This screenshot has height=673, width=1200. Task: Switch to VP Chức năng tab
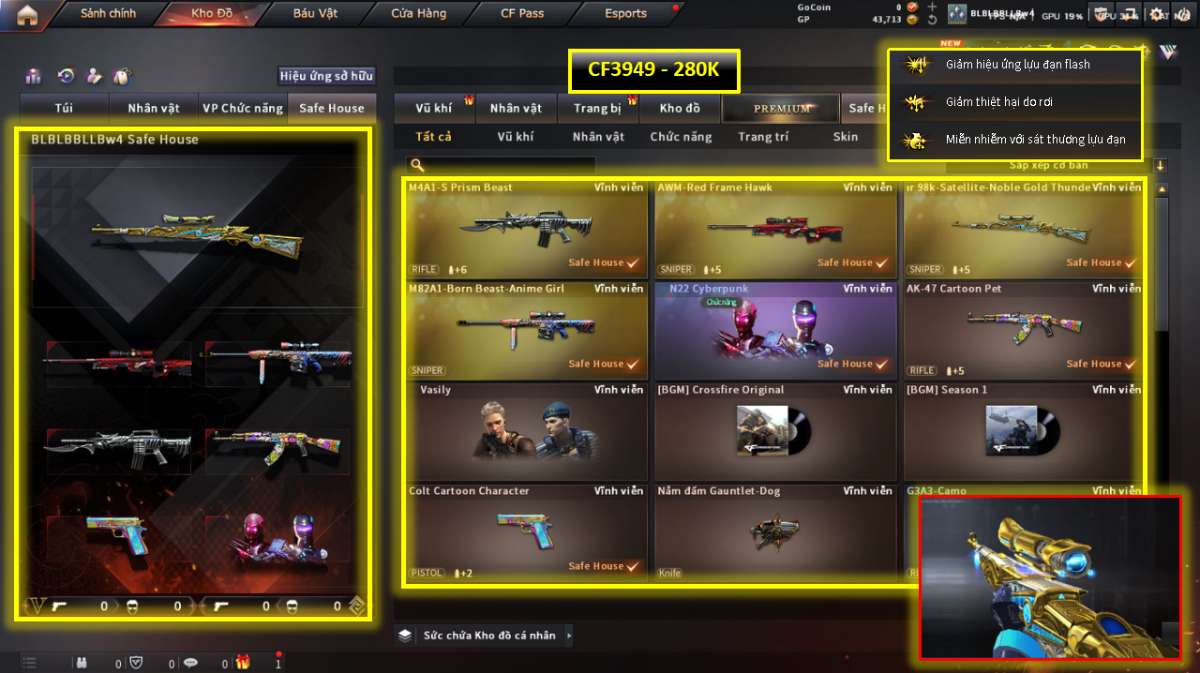[241, 108]
